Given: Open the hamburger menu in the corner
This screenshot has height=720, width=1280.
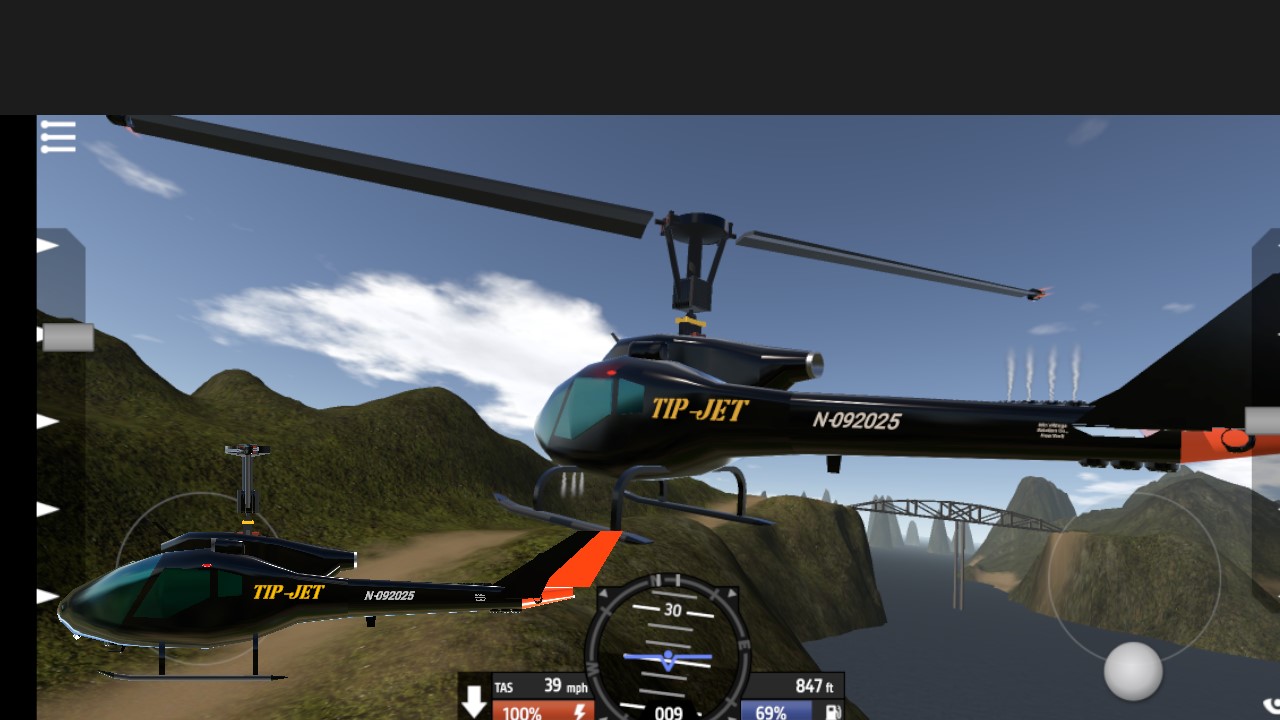Looking at the screenshot, I should click(x=58, y=137).
